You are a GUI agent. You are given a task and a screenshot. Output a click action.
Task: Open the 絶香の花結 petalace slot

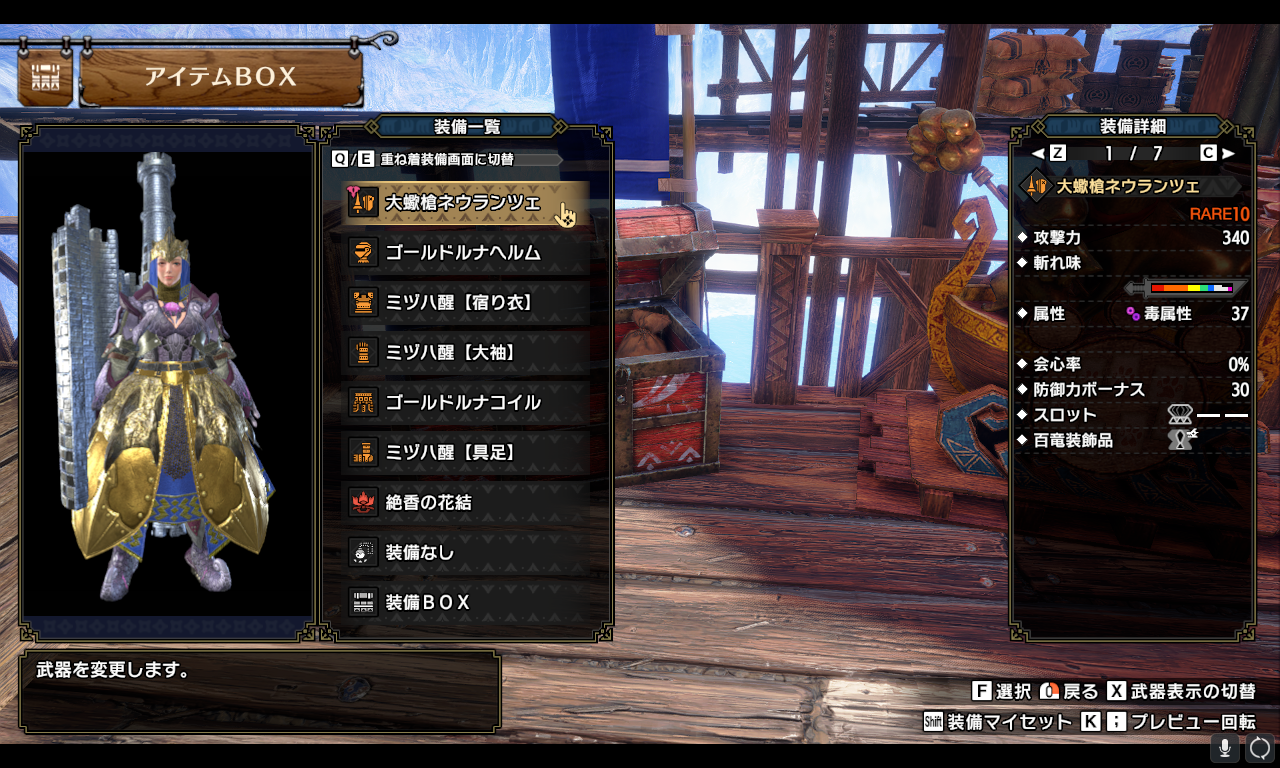(462, 503)
